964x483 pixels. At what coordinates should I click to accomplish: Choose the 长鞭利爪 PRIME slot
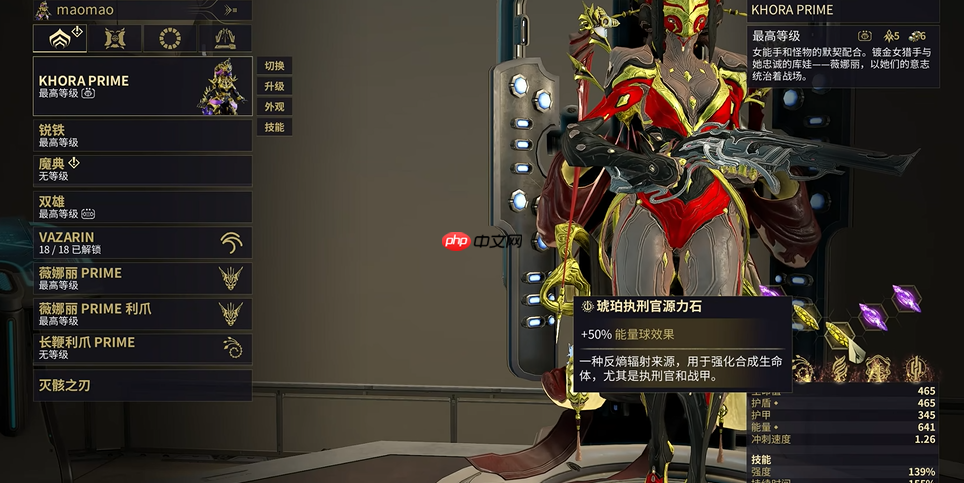pyautogui.click(x=142, y=348)
